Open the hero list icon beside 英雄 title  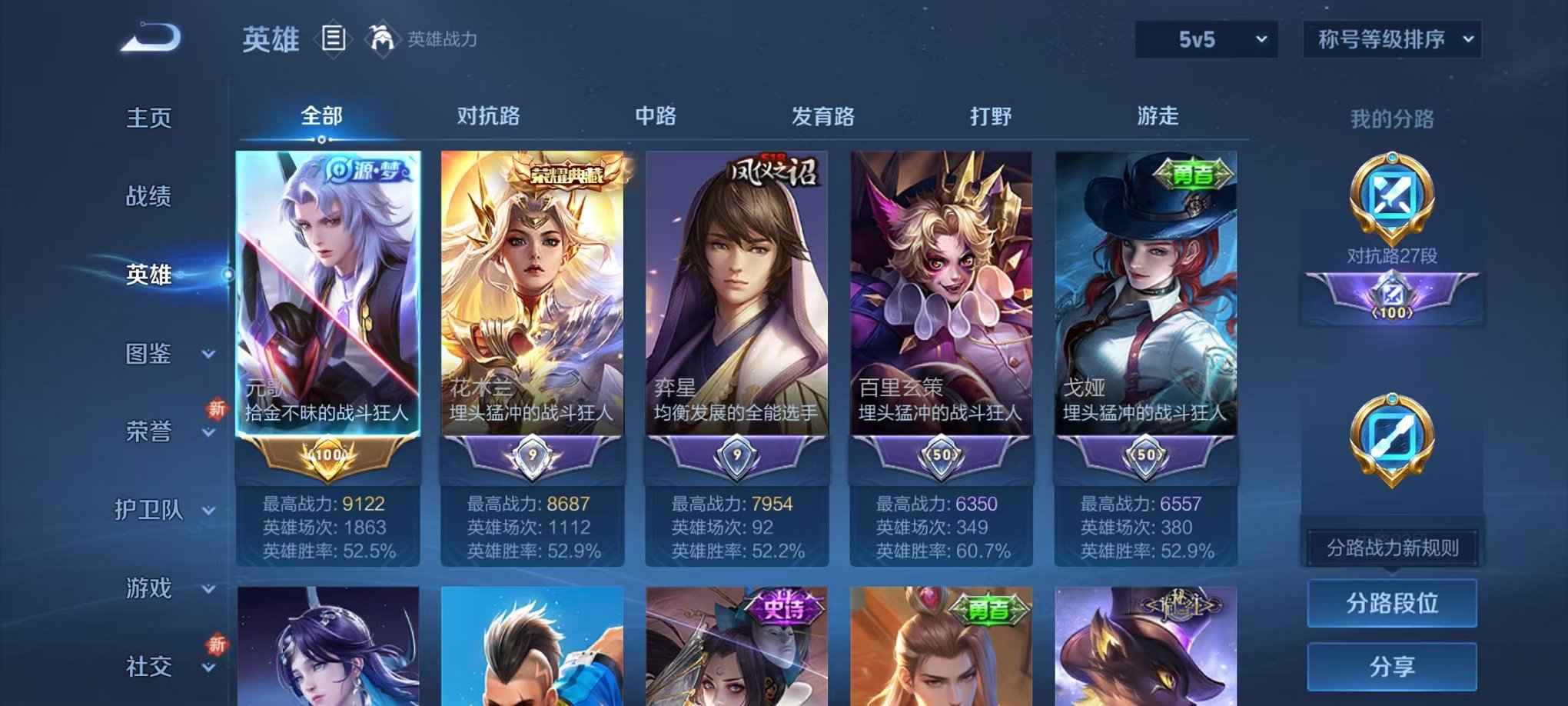pos(334,38)
